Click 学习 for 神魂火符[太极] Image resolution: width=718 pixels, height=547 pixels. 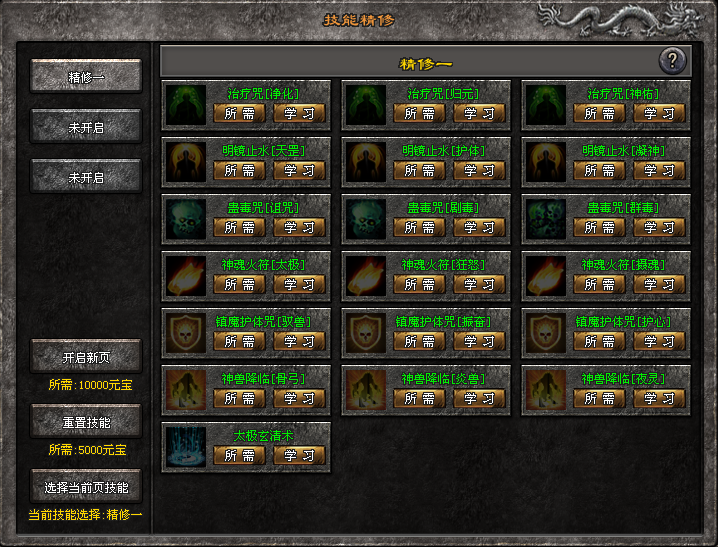pos(299,284)
